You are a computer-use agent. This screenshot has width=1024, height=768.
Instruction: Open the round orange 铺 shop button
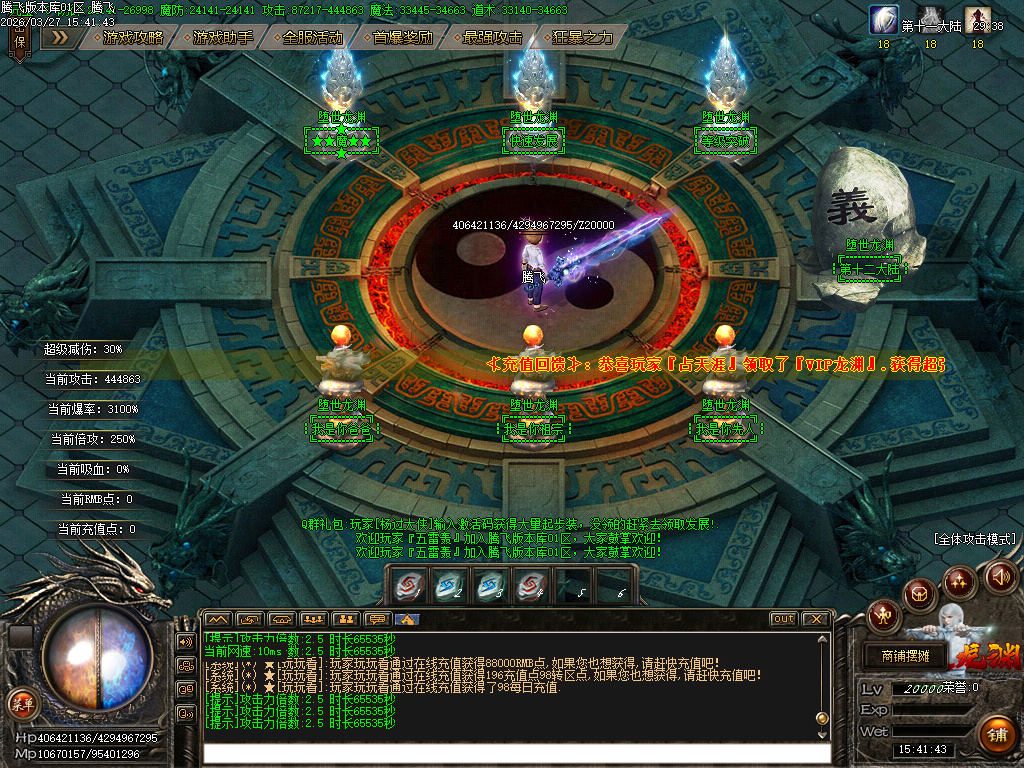tap(996, 735)
